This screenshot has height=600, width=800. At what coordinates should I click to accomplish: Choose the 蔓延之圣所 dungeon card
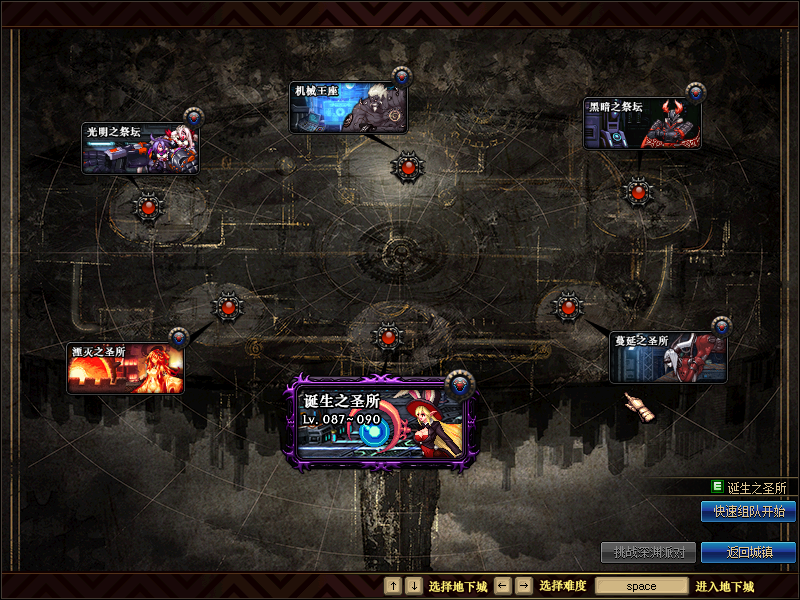click(668, 357)
